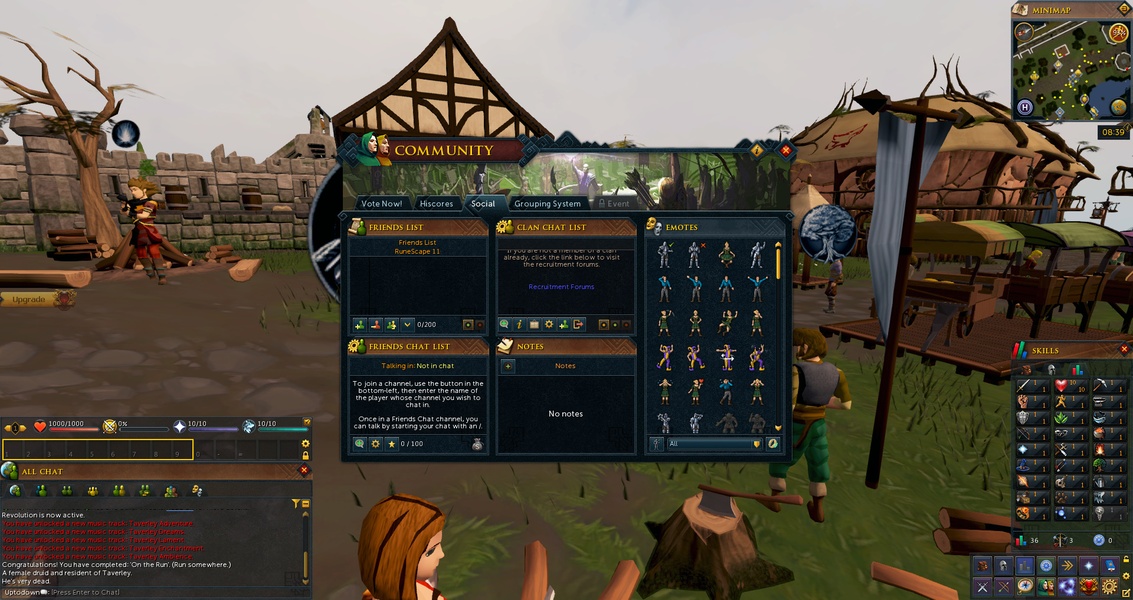Close the Skills panel
Image resolution: width=1133 pixels, height=600 pixels.
pos(1124,350)
